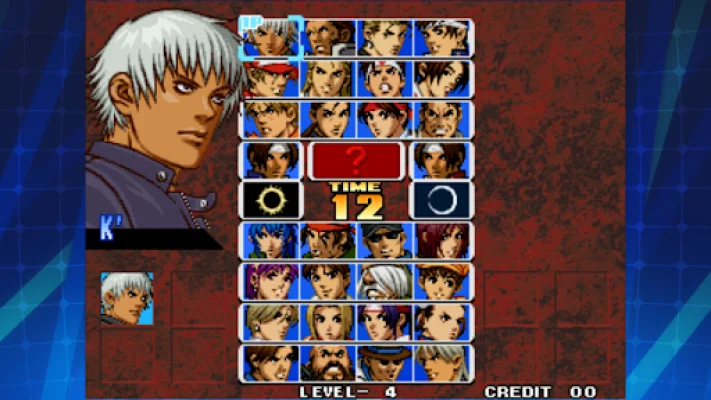Choose the red question mark random tile
Image resolution: width=711 pixels, height=400 pixels.
[x=356, y=159]
